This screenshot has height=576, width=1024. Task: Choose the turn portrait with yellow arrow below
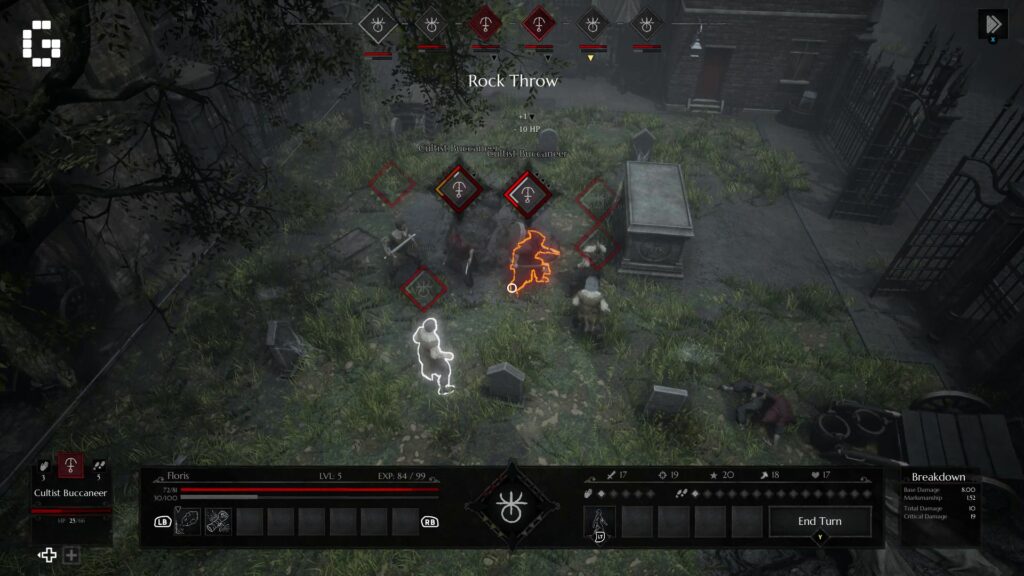click(592, 23)
